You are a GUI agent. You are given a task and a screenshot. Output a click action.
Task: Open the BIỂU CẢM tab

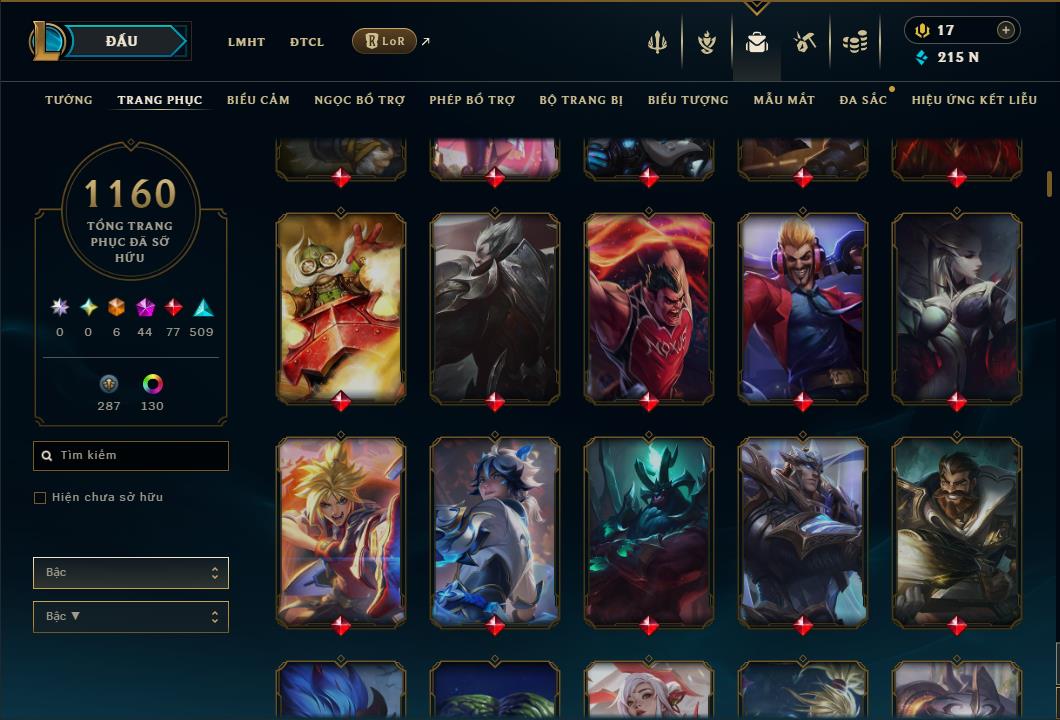click(258, 100)
